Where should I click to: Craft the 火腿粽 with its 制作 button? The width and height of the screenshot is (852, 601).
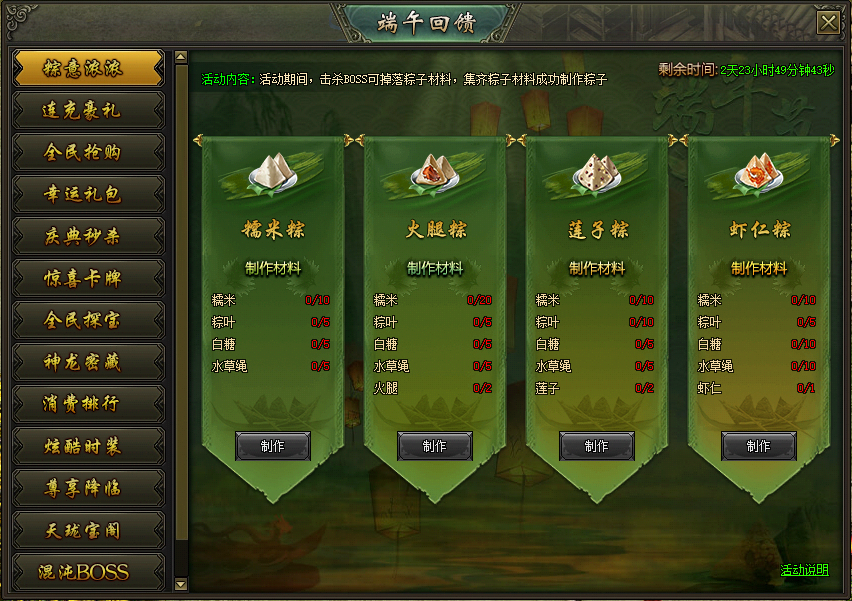(435, 446)
